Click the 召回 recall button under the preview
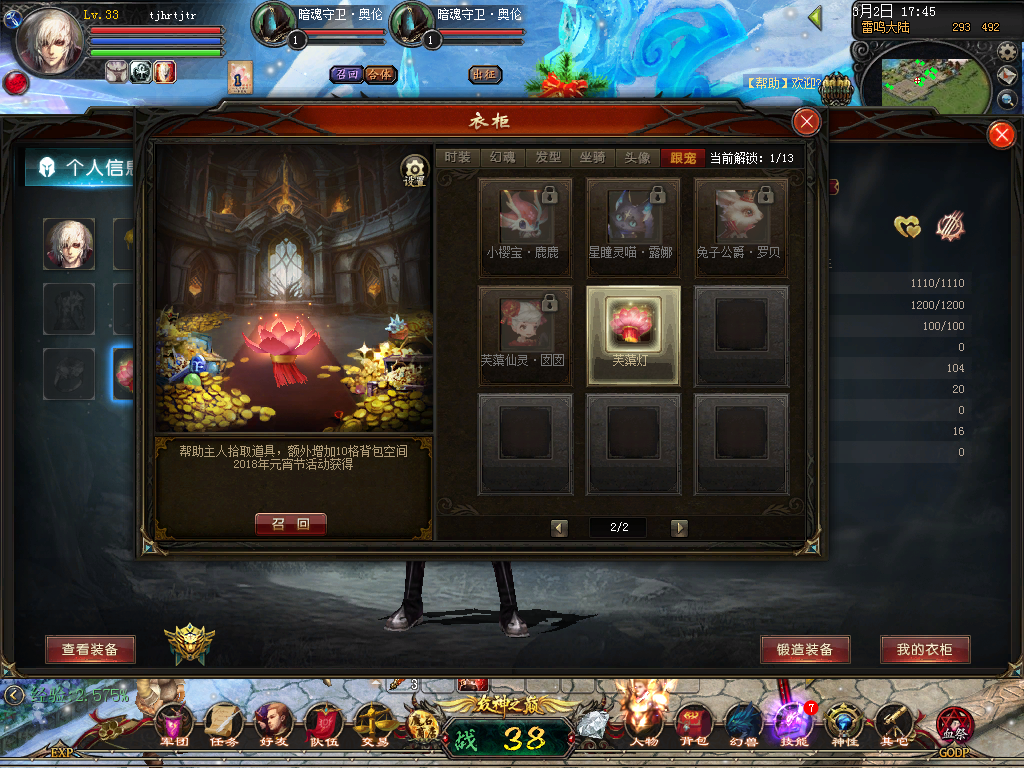 point(291,524)
